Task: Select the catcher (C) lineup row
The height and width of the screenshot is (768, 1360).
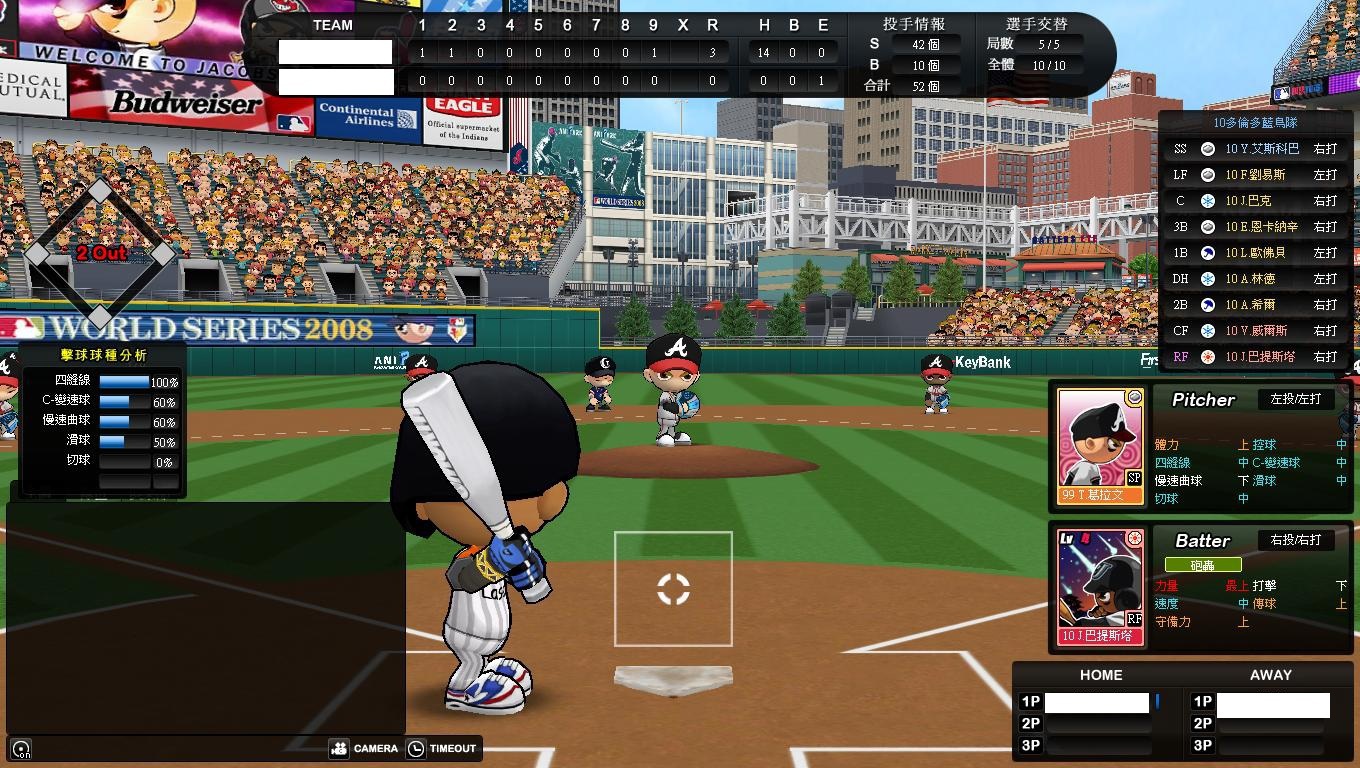Action: click(x=1256, y=201)
